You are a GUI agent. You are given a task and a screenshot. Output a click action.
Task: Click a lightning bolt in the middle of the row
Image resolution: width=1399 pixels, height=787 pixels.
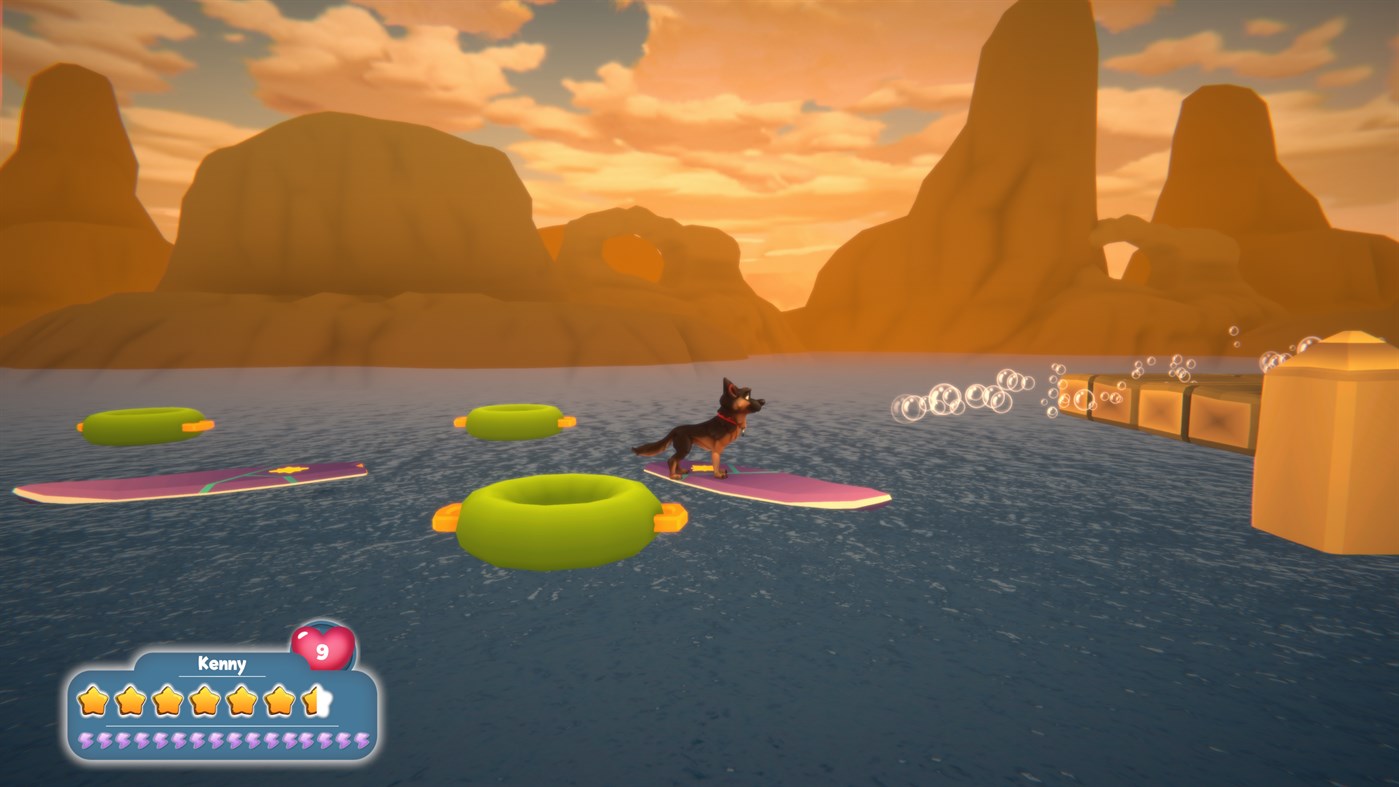216,741
